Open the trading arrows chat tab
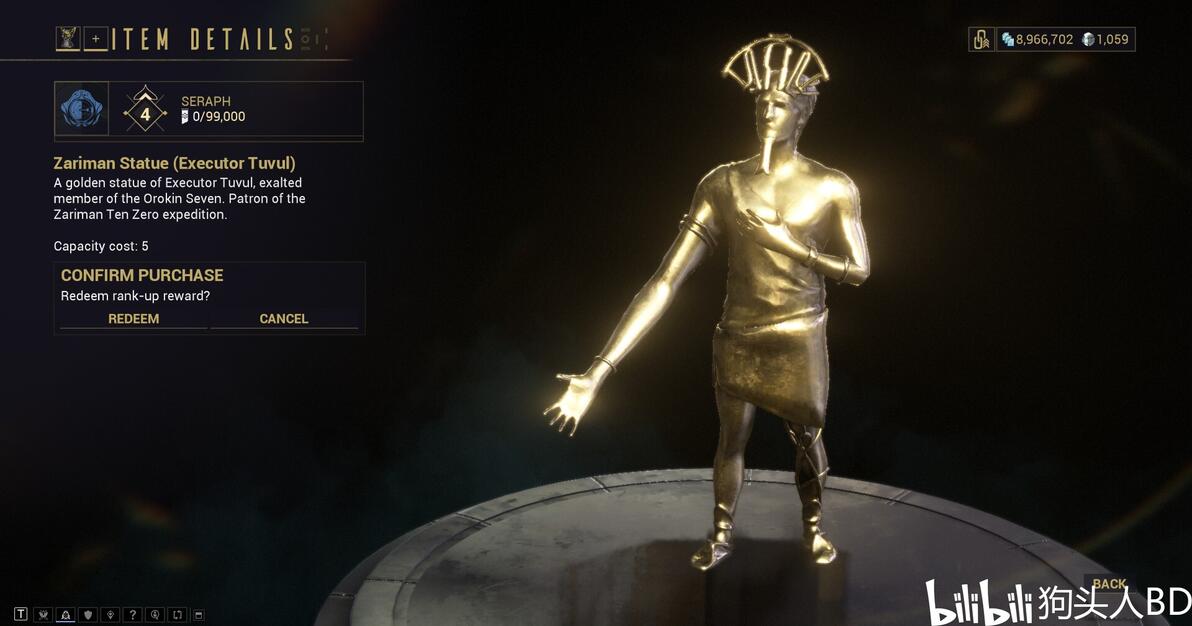The image size is (1192, 626). (x=176, y=614)
